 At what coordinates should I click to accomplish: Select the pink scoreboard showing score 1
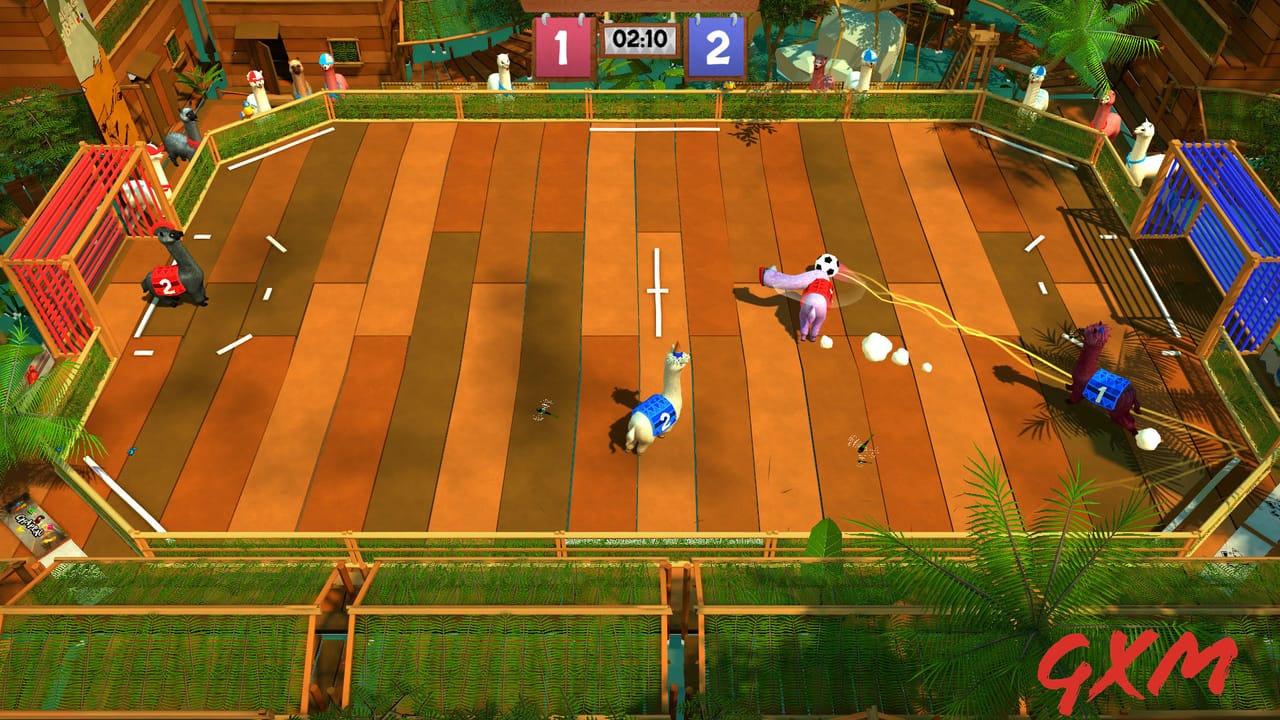coord(561,42)
